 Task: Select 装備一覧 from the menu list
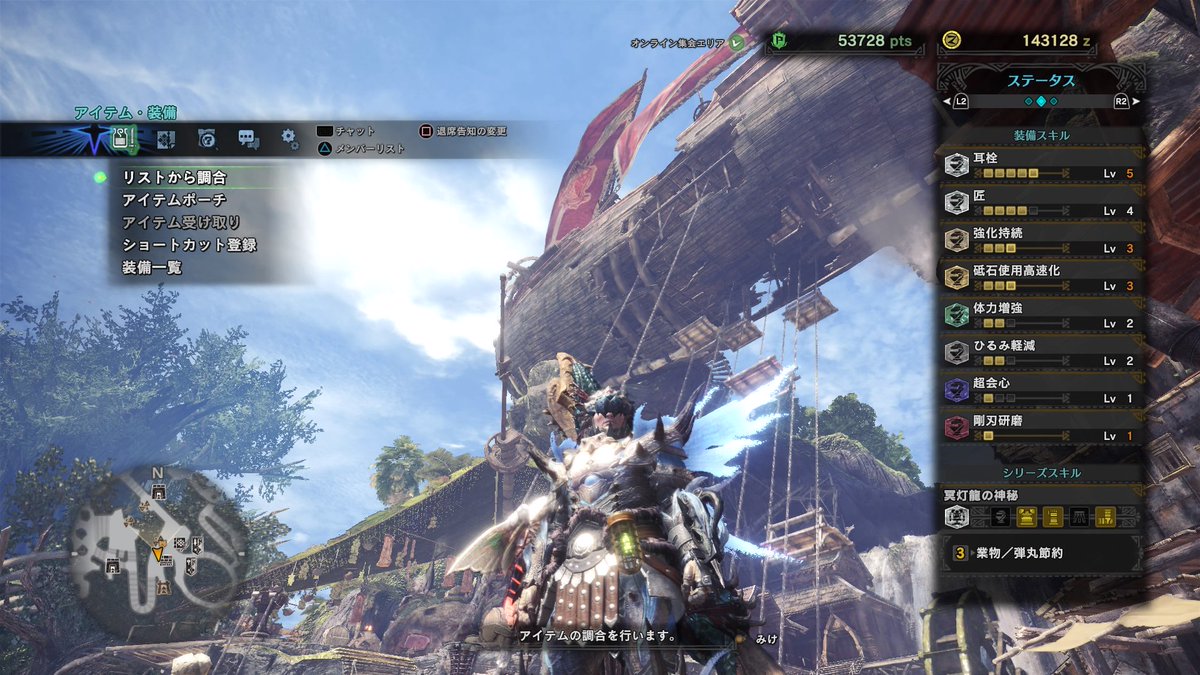point(151,268)
